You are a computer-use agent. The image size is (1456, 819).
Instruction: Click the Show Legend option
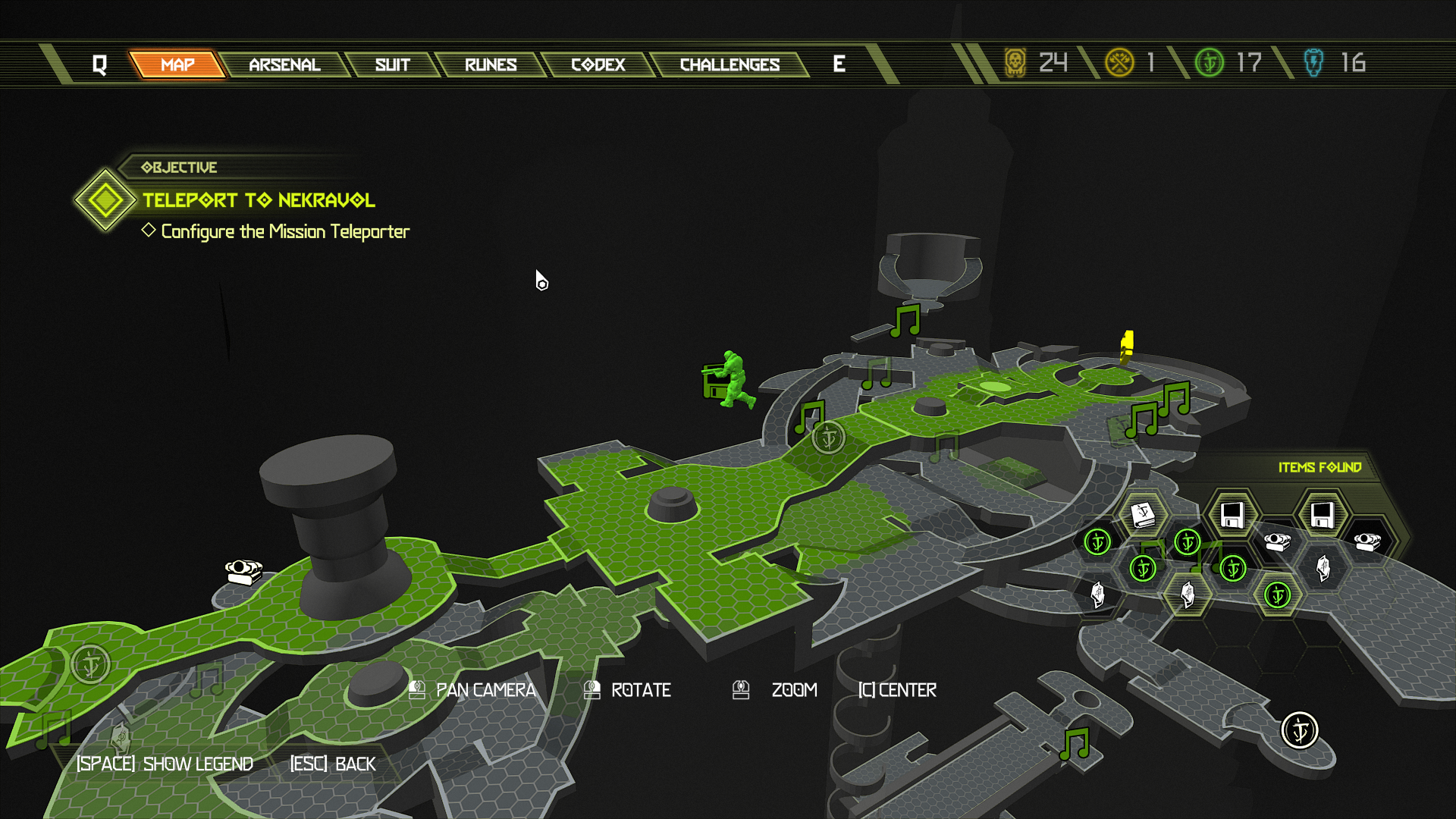click(165, 764)
